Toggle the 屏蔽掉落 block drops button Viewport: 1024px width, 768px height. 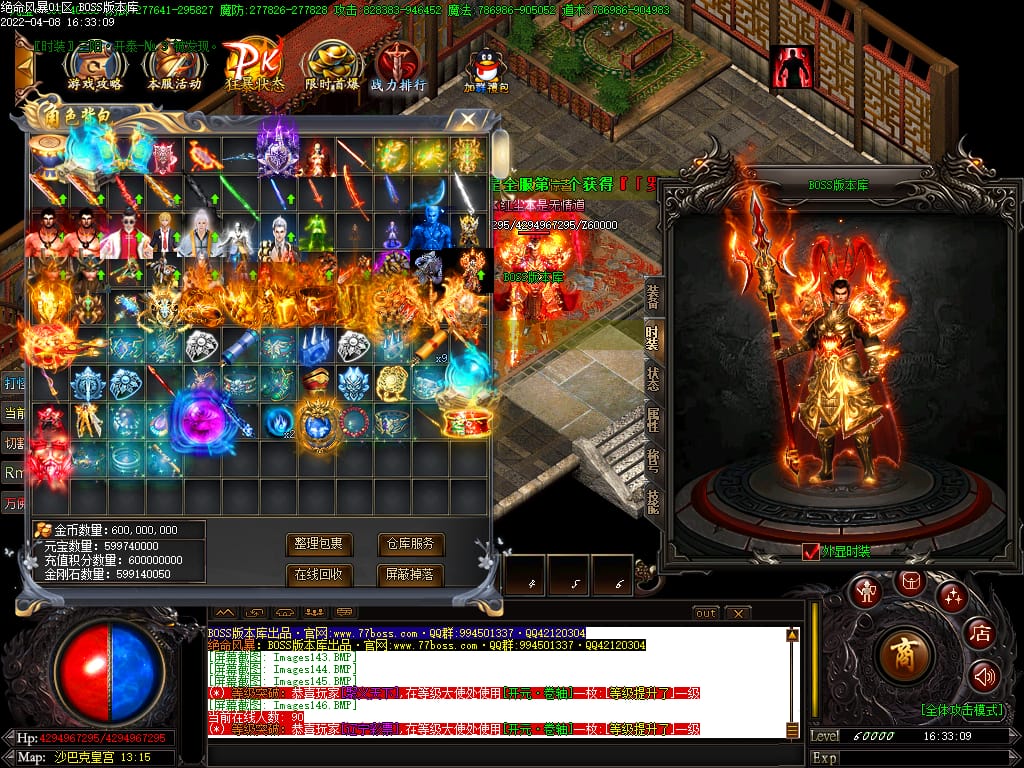pos(410,575)
